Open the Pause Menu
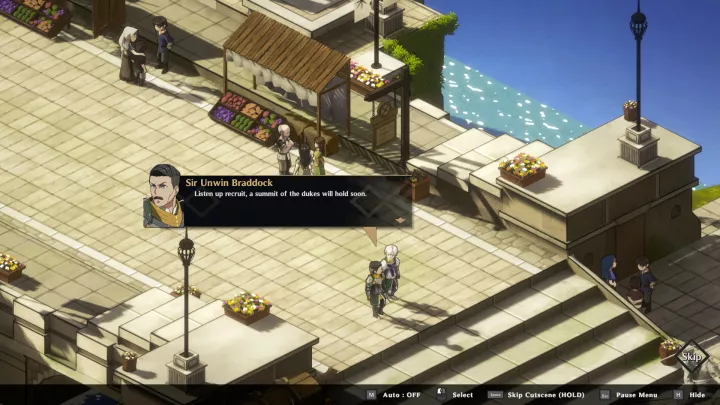The height and width of the screenshot is (405, 720). (x=636, y=395)
